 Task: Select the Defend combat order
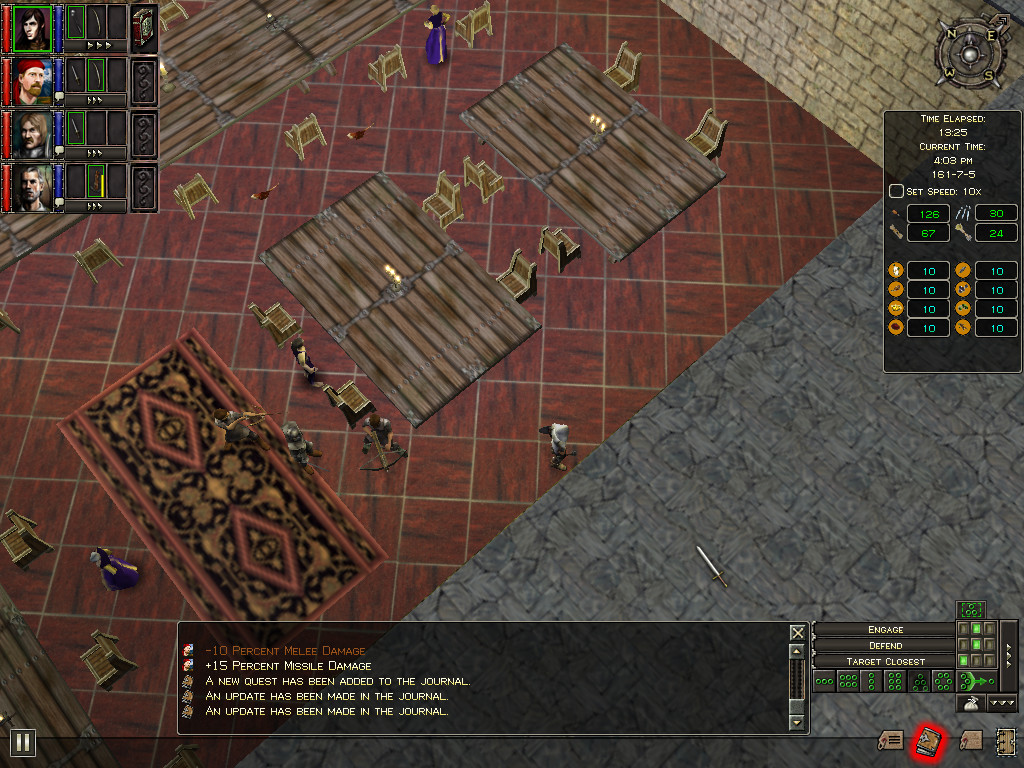[x=885, y=645]
